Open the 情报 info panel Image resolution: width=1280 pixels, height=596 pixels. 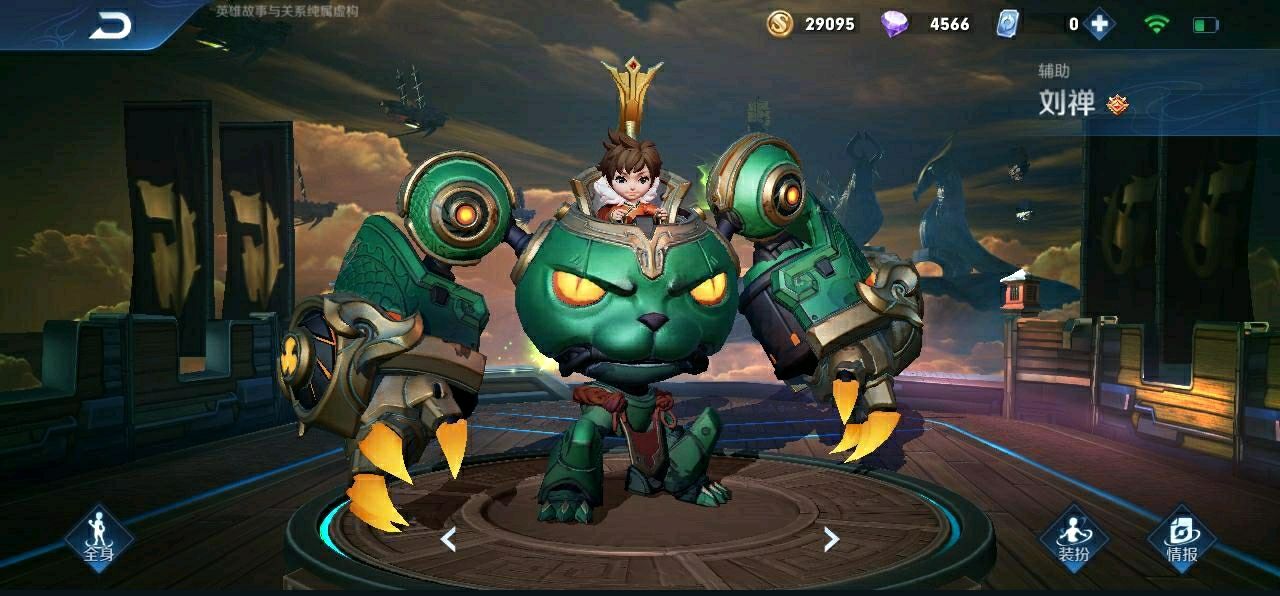1181,538
